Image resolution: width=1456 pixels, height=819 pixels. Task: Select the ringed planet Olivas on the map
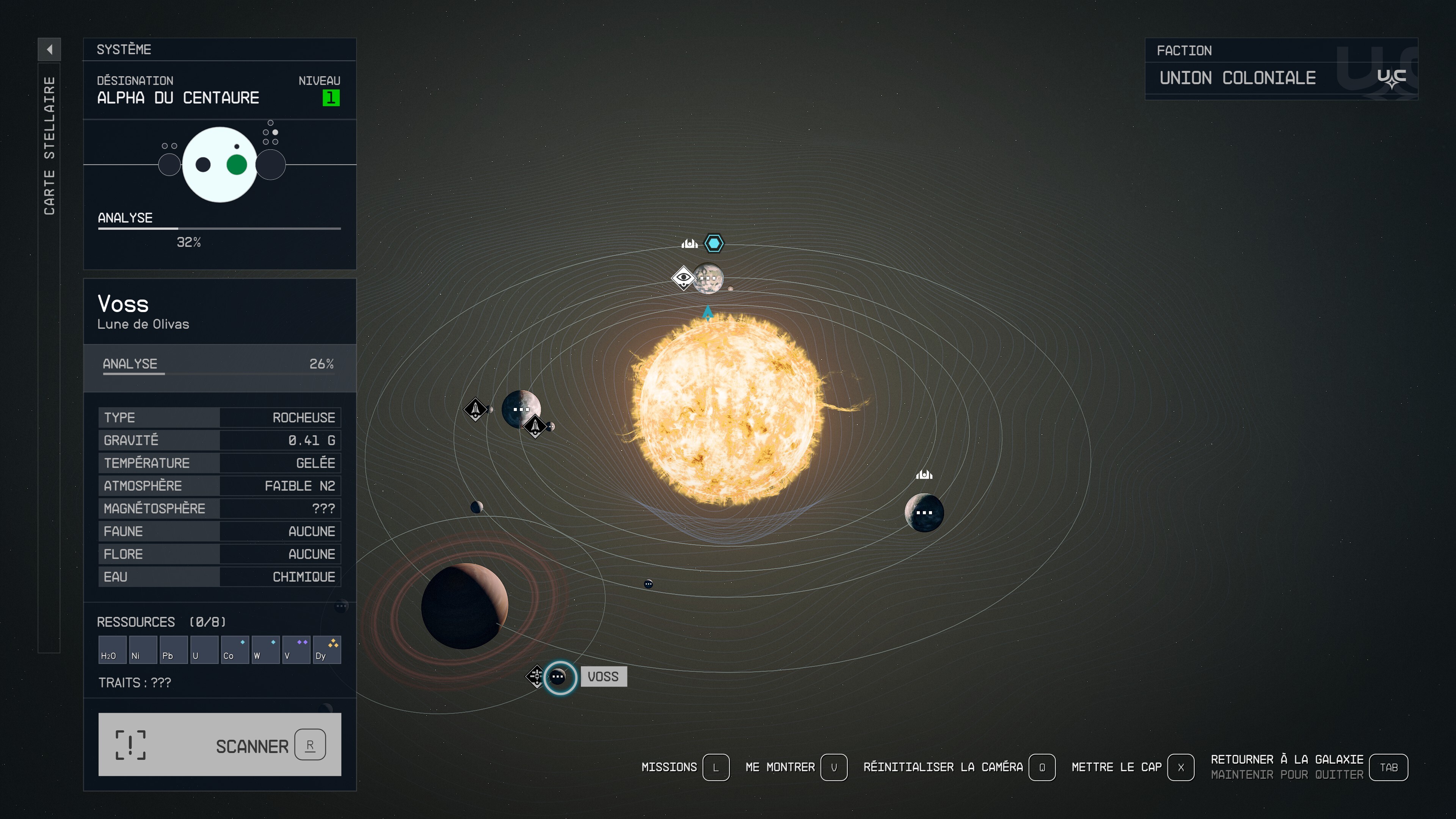(466, 607)
